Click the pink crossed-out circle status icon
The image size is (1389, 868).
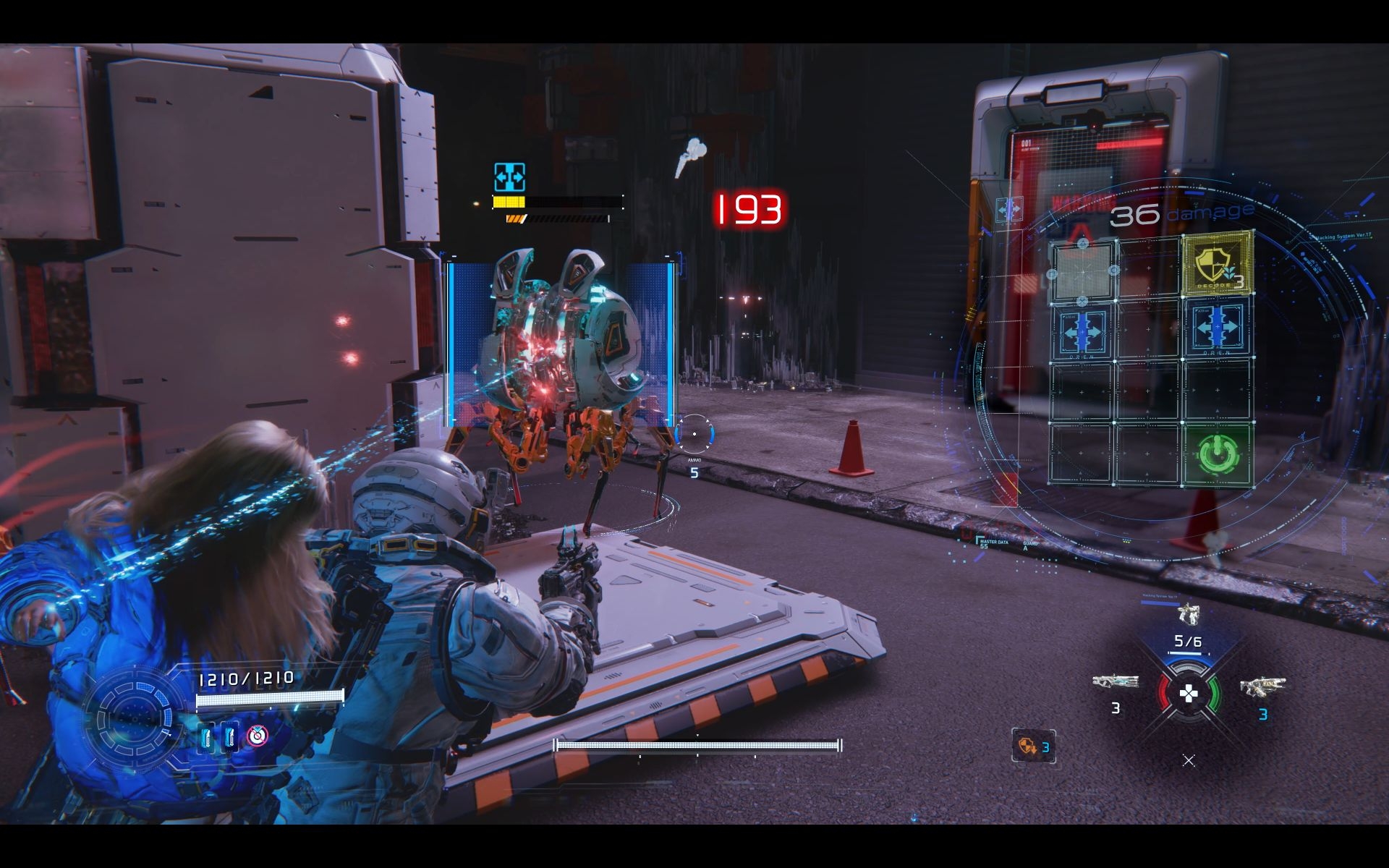(257, 736)
